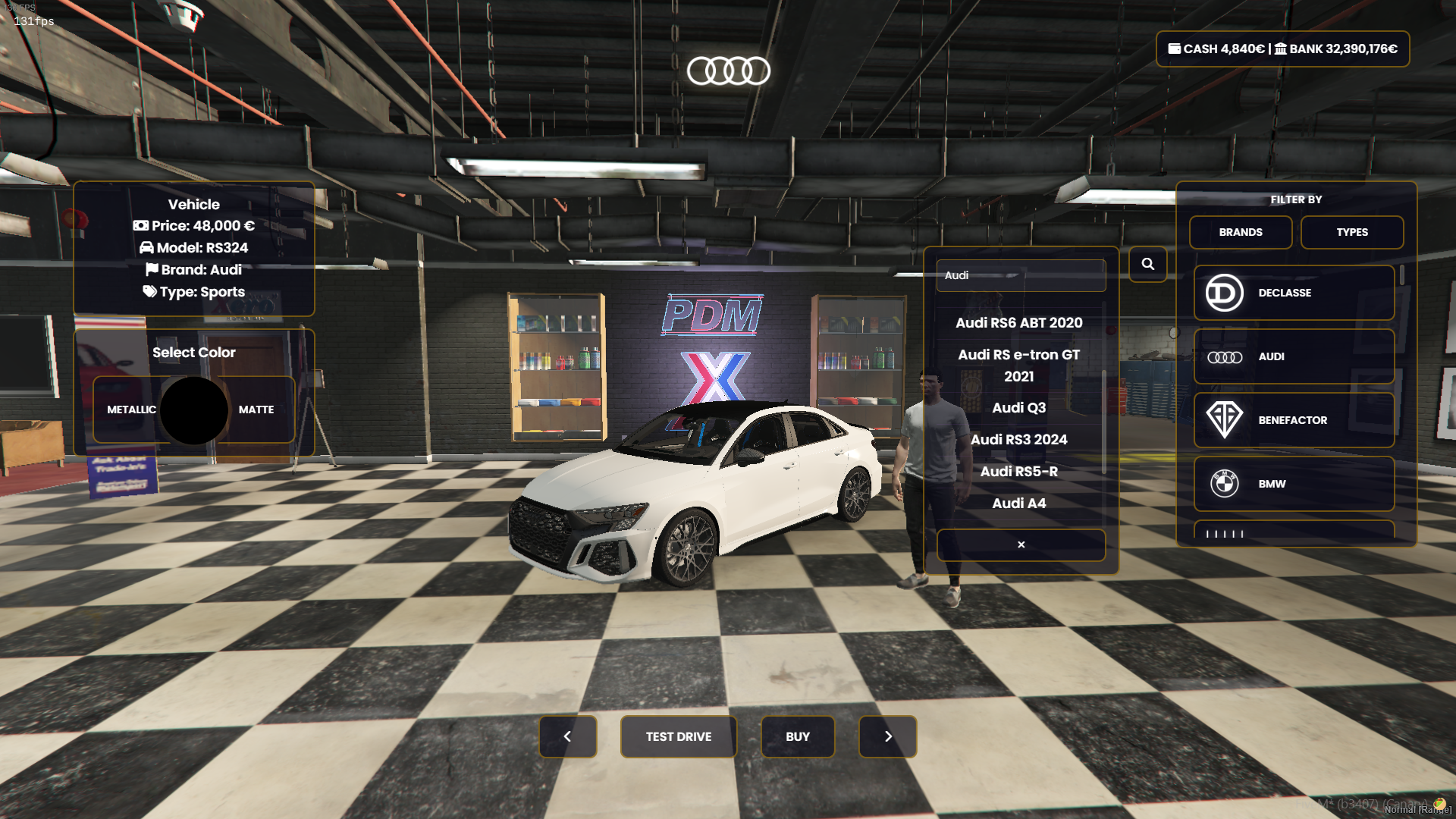
Task: Switch filter to Types
Action: (x=1351, y=232)
